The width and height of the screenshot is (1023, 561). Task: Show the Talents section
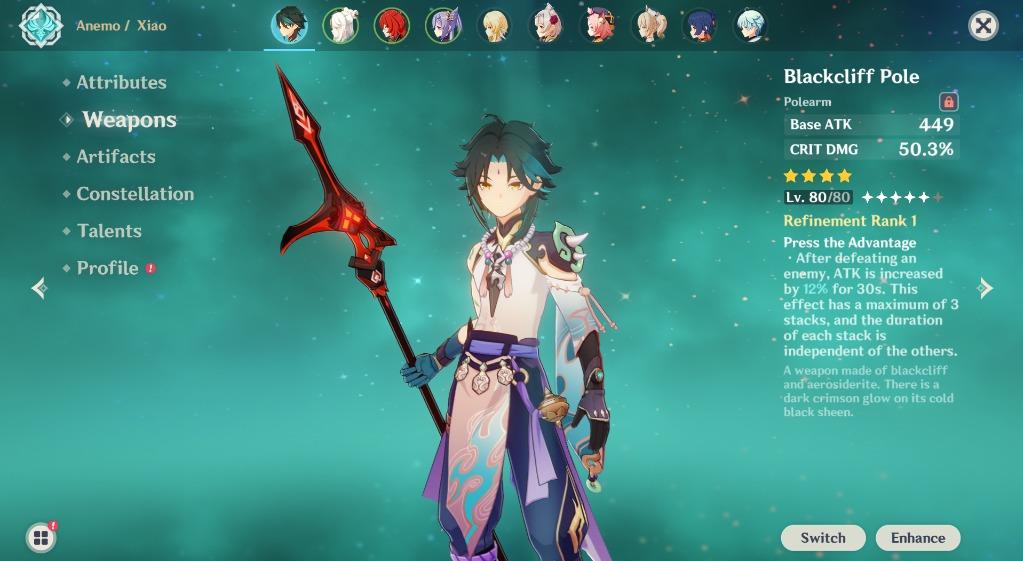tap(109, 231)
